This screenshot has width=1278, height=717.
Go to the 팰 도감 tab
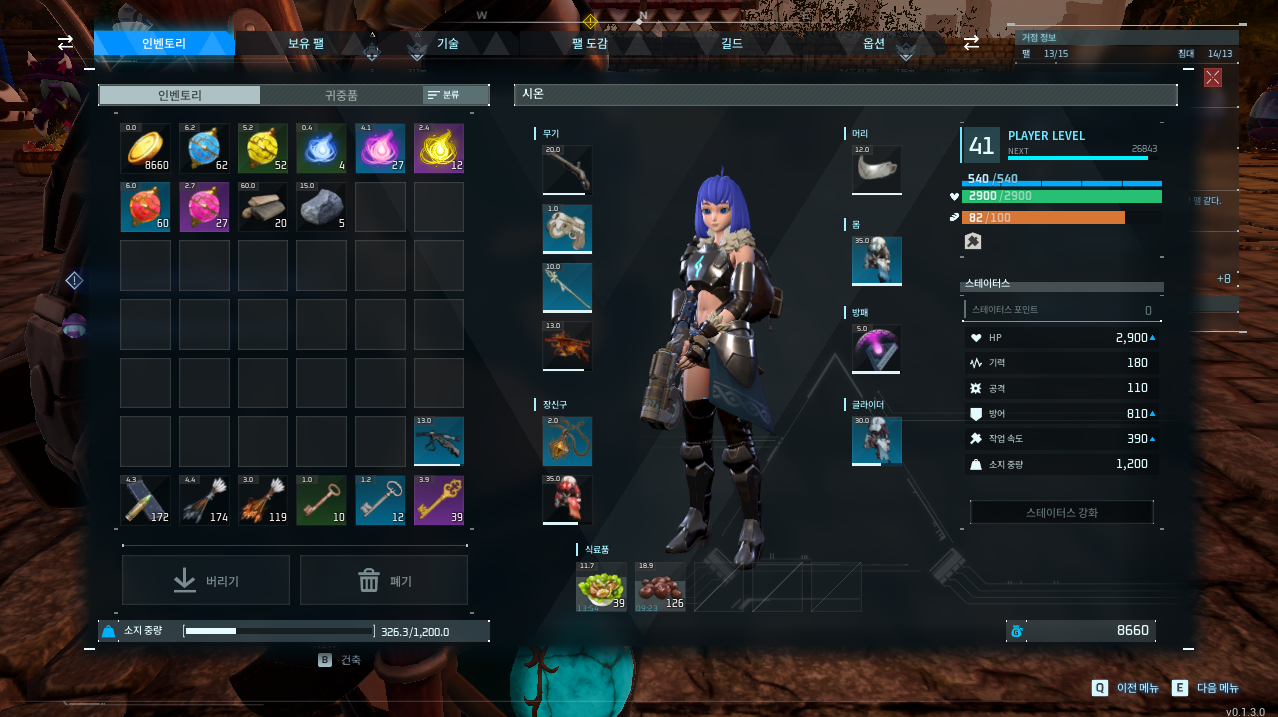click(x=589, y=43)
